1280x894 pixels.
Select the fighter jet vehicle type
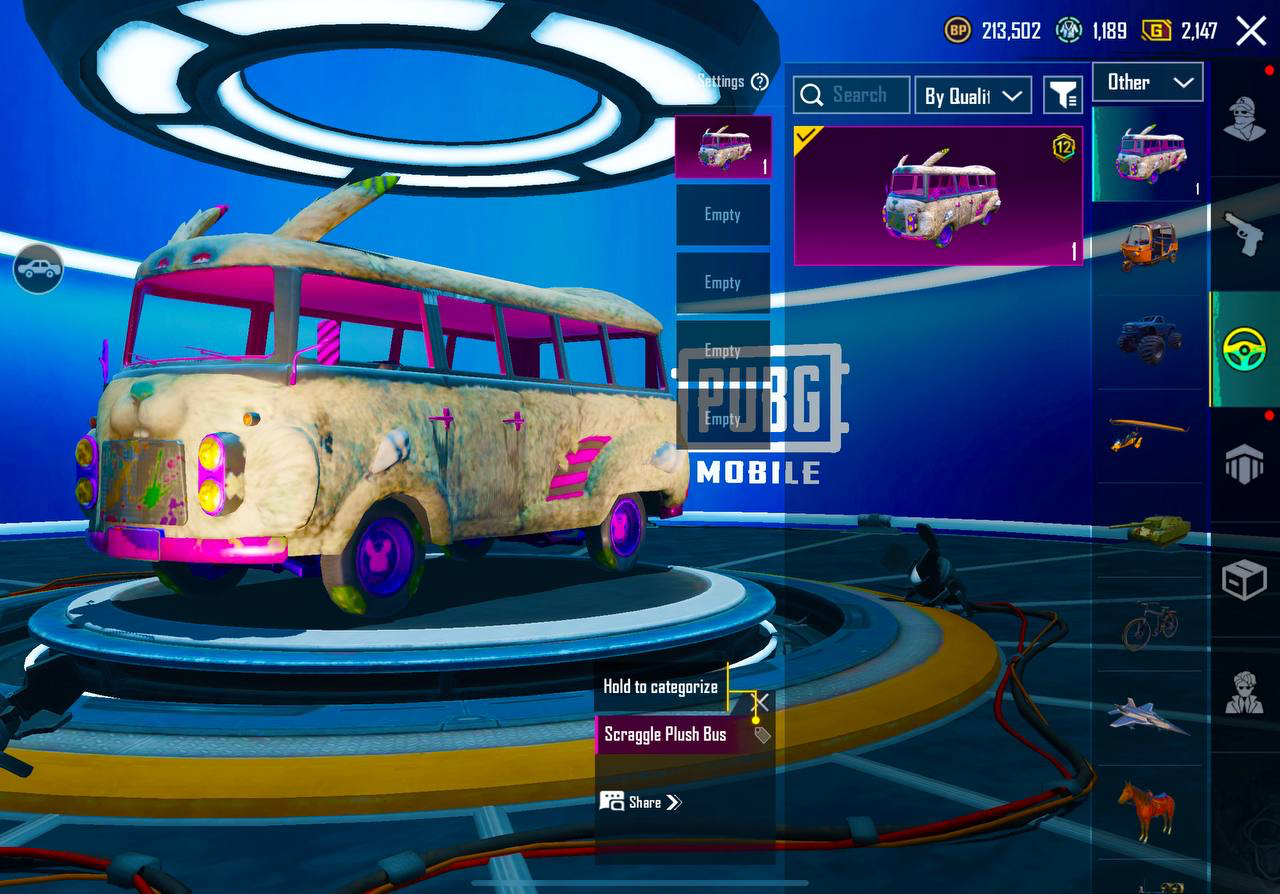click(x=1148, y=716)
